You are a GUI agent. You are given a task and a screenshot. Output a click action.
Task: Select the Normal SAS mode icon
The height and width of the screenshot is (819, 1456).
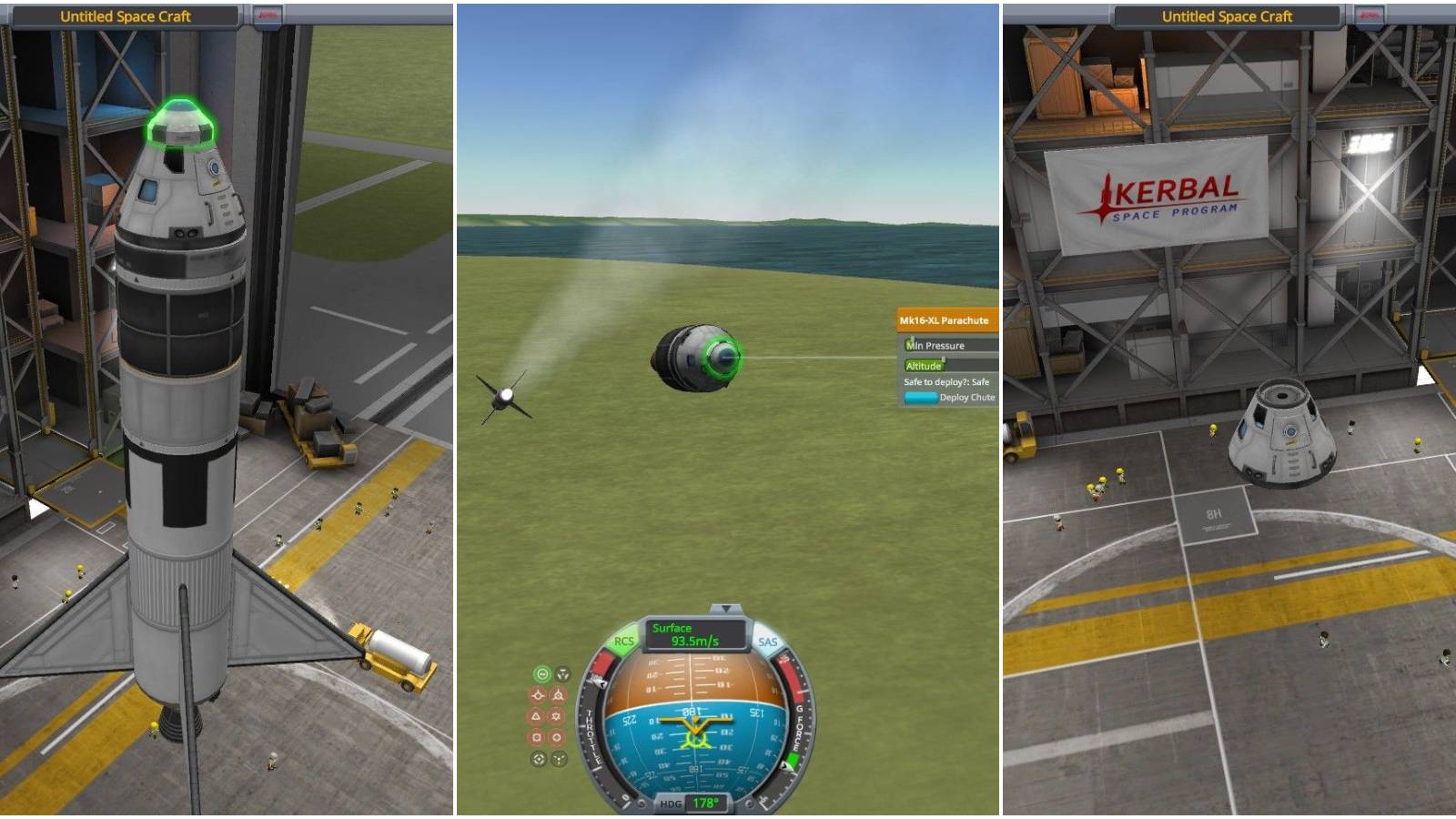point(537,715)
